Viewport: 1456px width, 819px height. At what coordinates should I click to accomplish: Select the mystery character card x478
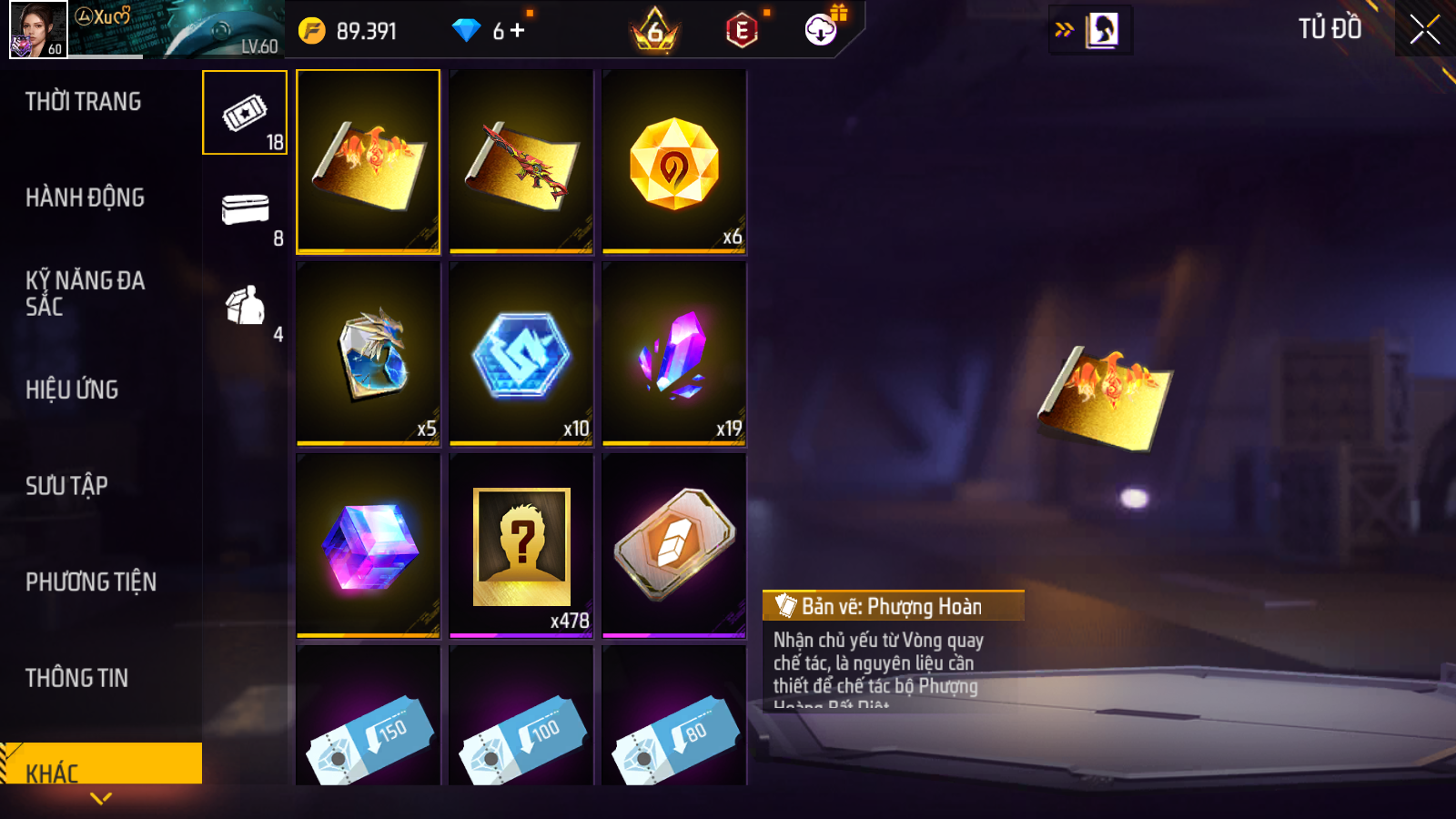tap(521, 546)
